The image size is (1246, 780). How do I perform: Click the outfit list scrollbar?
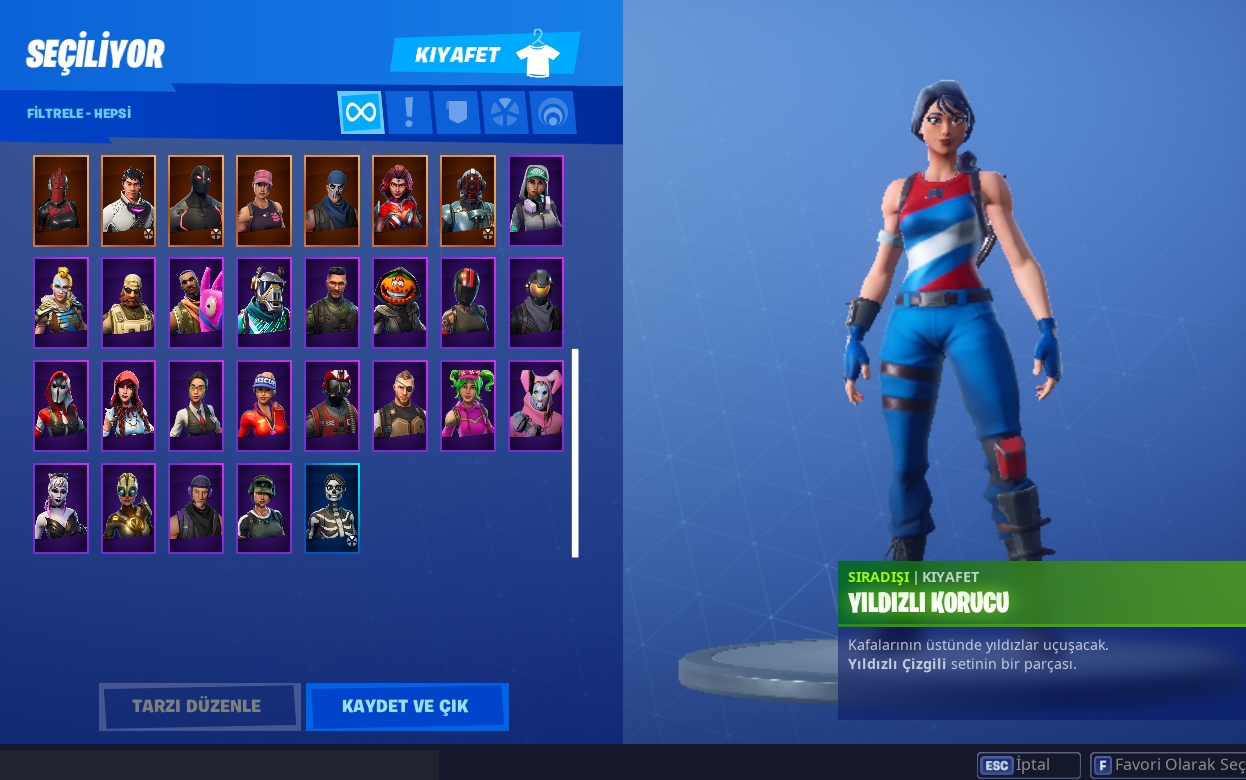(x=575, y=452)
